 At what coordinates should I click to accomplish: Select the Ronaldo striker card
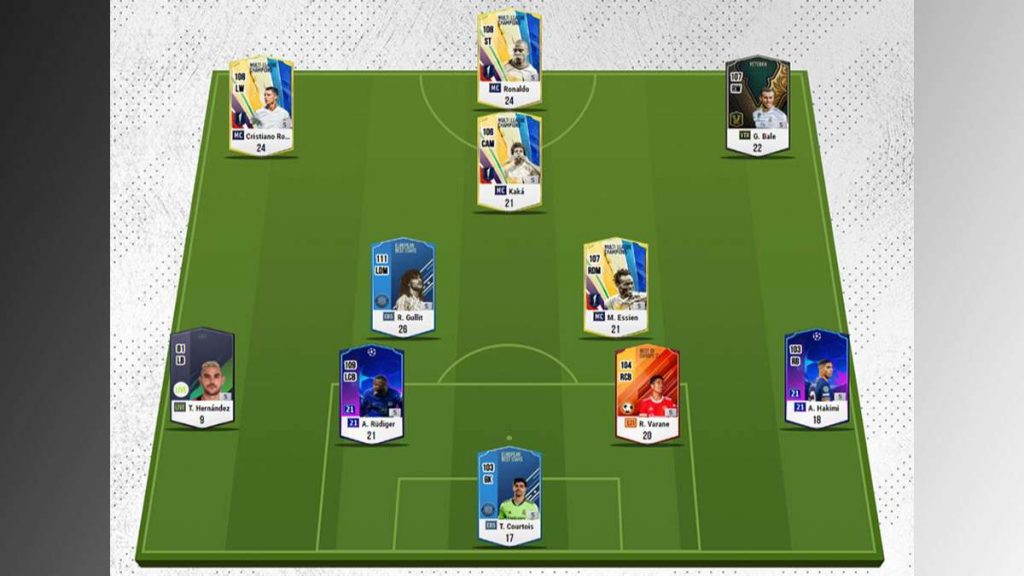[x=509, y=58]
